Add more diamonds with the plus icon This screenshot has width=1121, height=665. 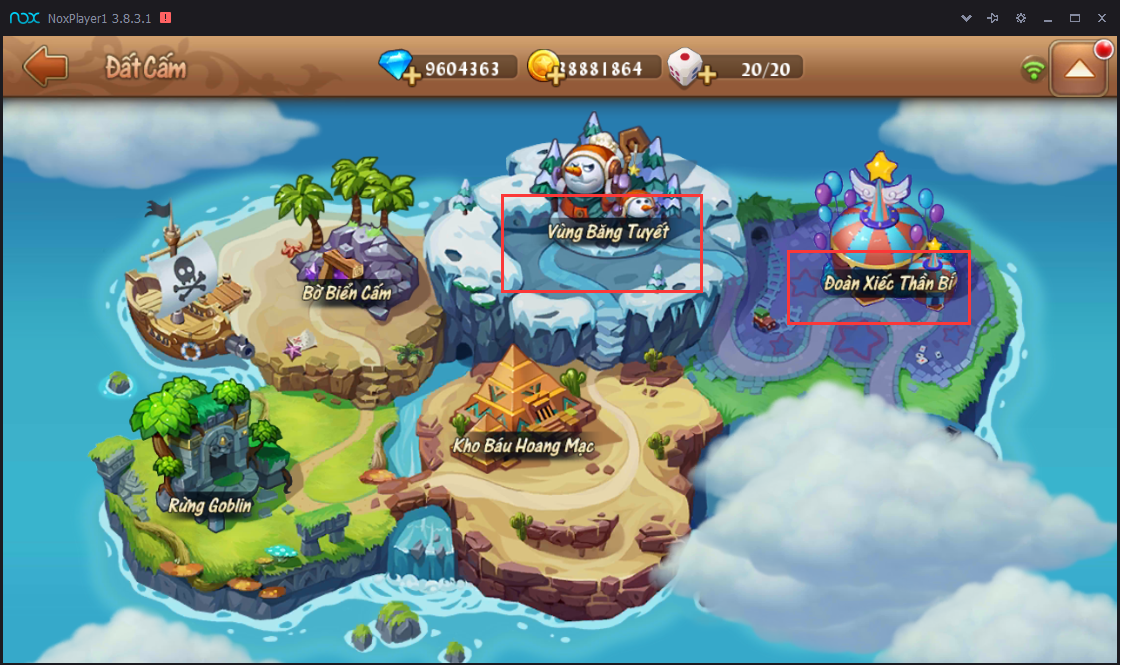click(x=411, y=77)
